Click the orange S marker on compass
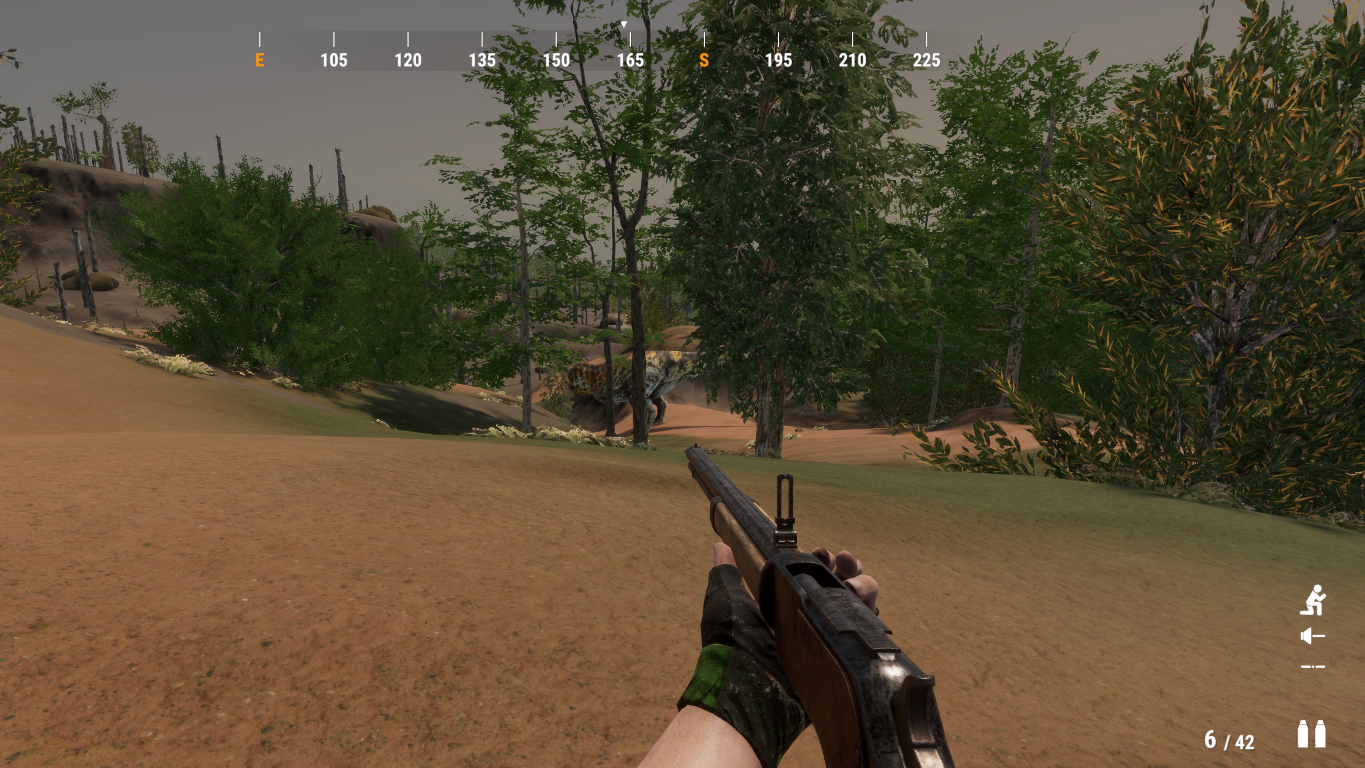Viewport: 1365px width, 768px height. 704,60
